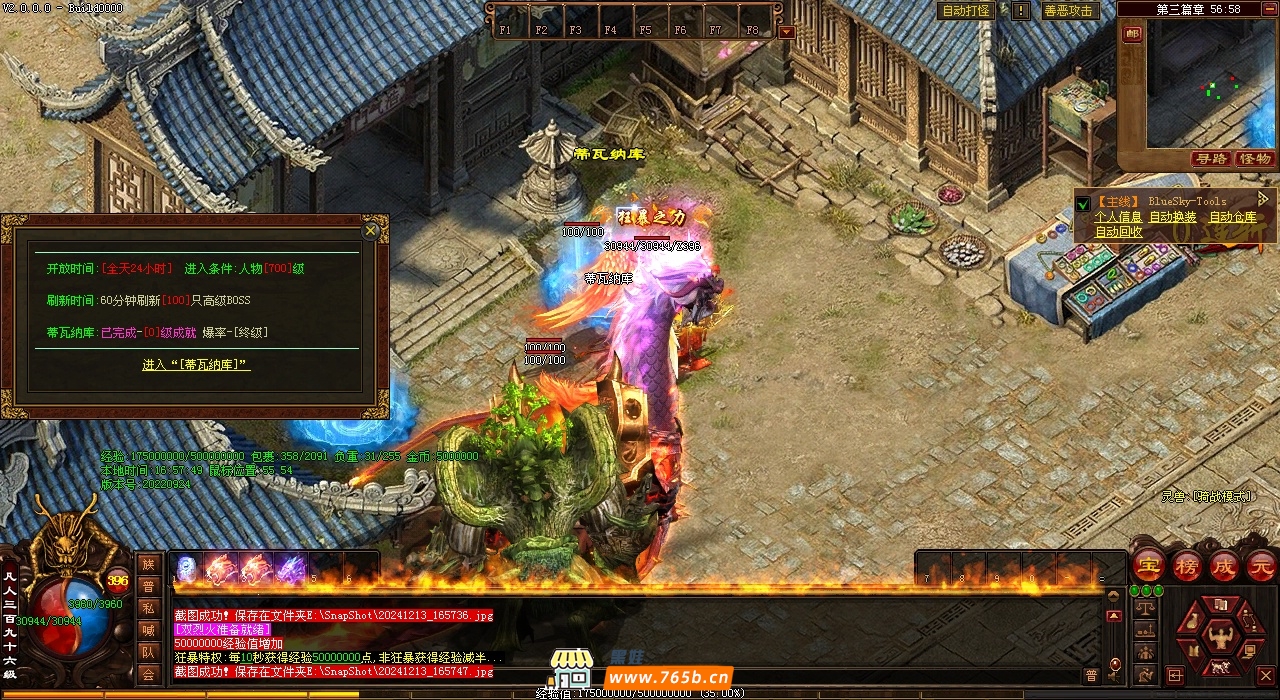
Task: Open the 宝 treasure round button
Action: coord(1147,565)
